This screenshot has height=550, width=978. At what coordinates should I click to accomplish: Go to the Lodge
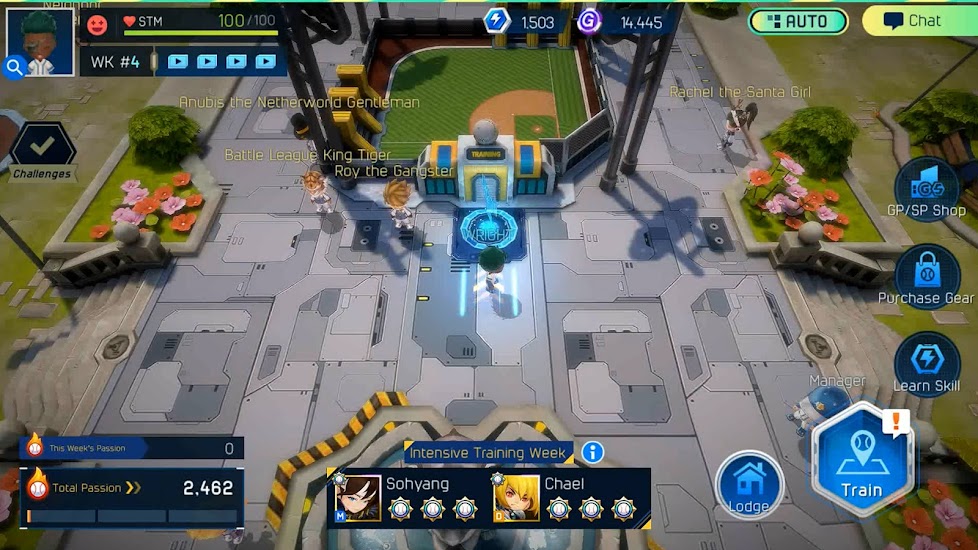pos(749,487)
